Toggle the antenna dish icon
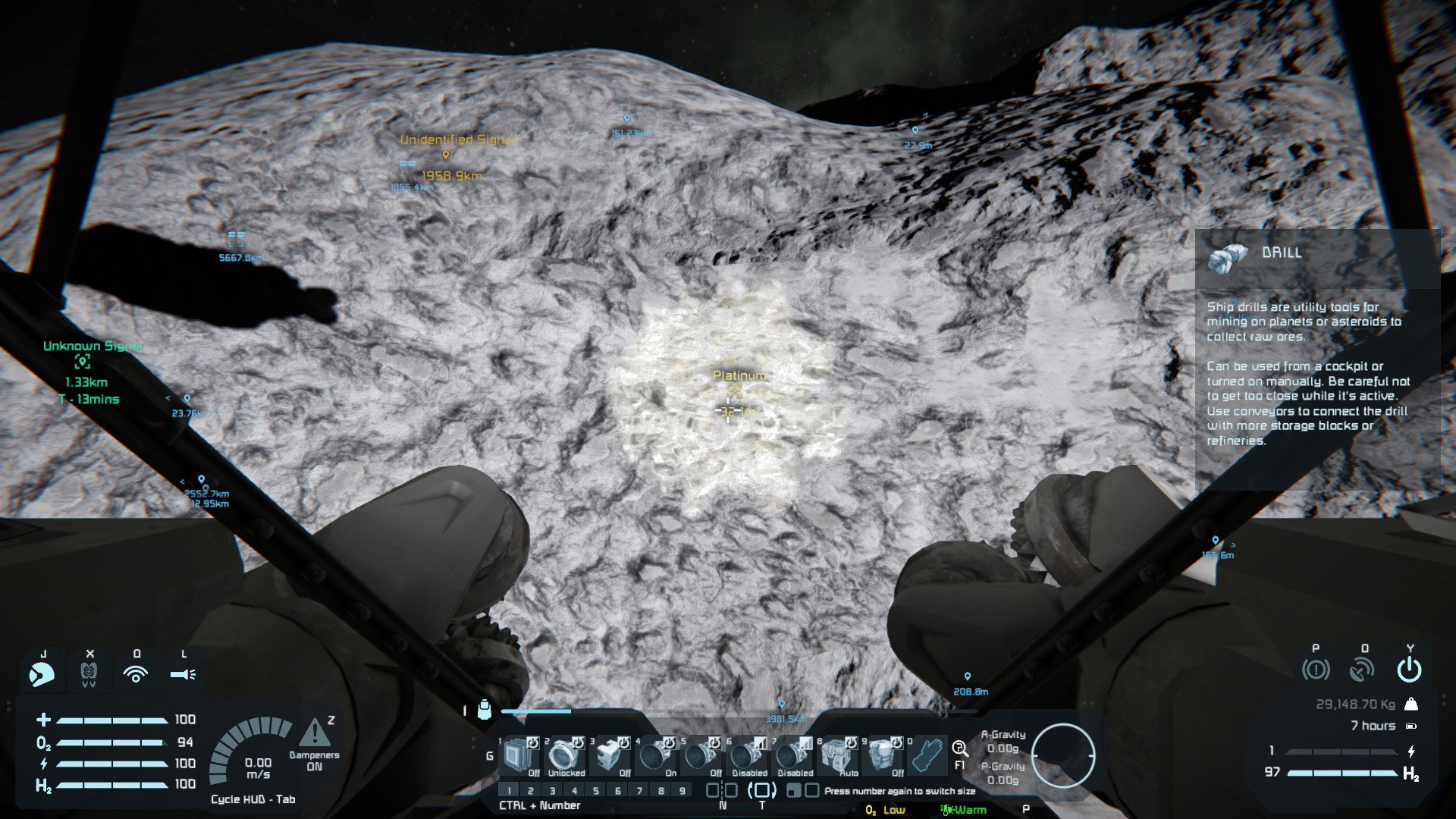 pyautogui.click(x=1363, y=670)
